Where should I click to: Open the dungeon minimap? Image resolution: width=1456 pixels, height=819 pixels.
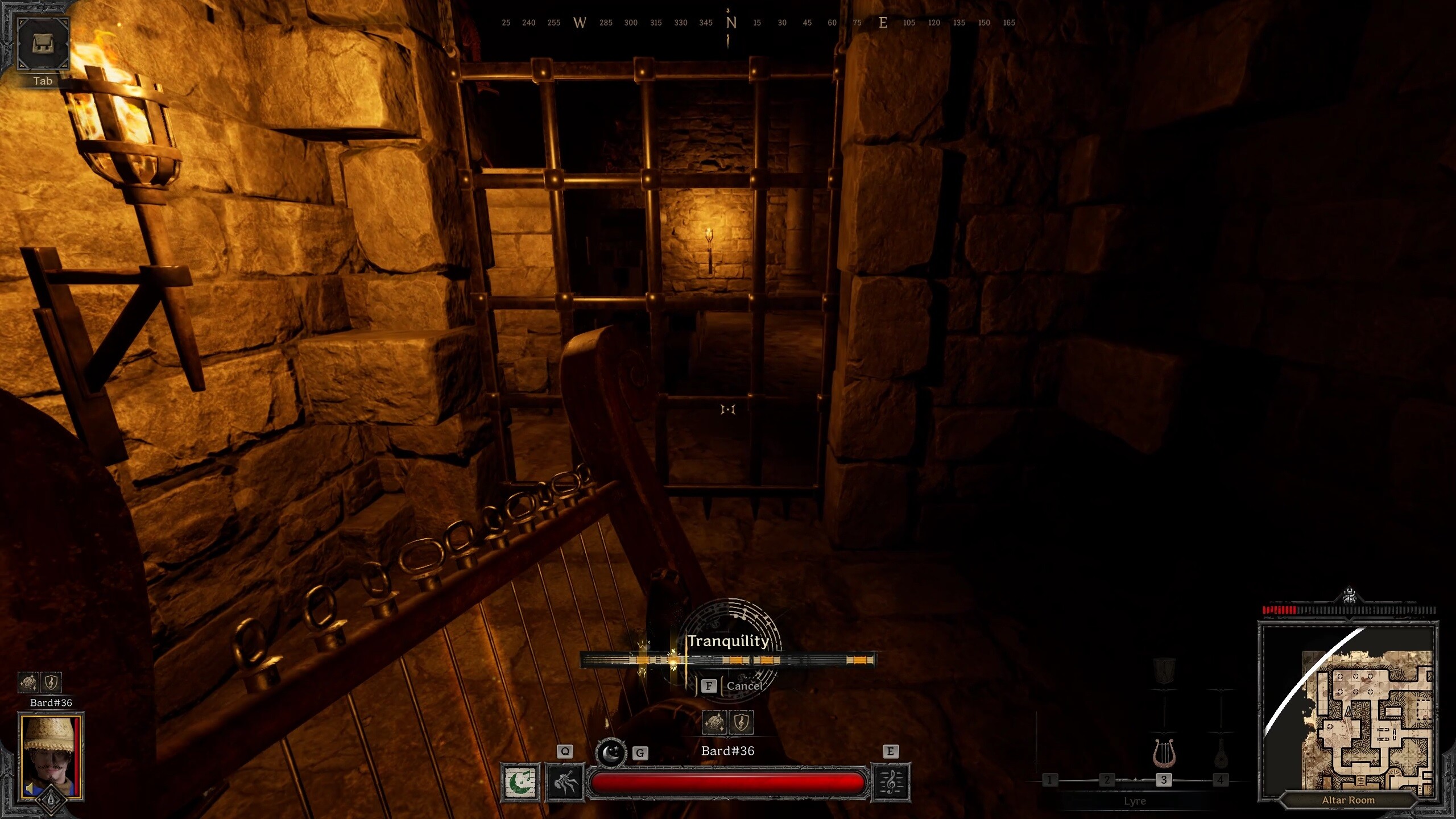click(1348, 711)
